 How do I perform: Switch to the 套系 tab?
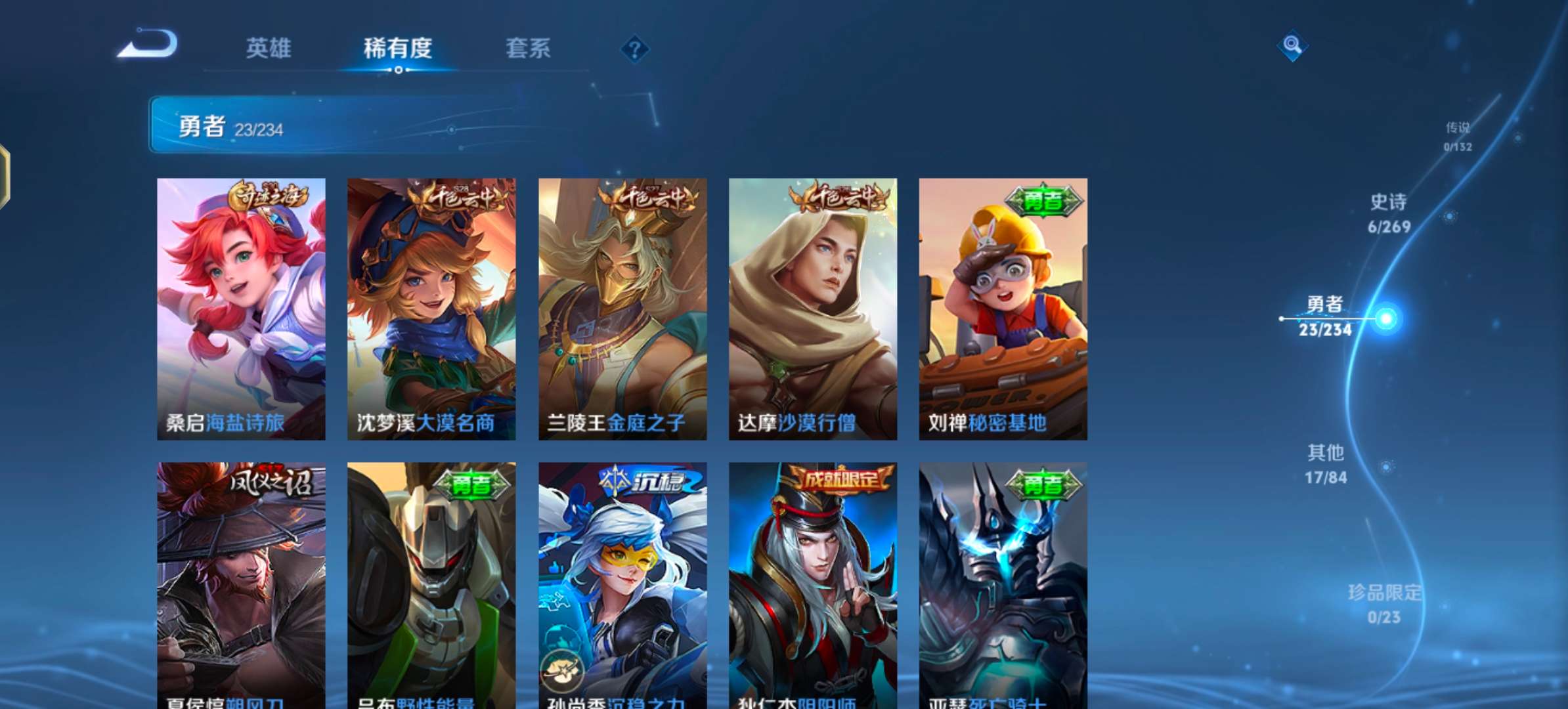(x=528, y=49)
